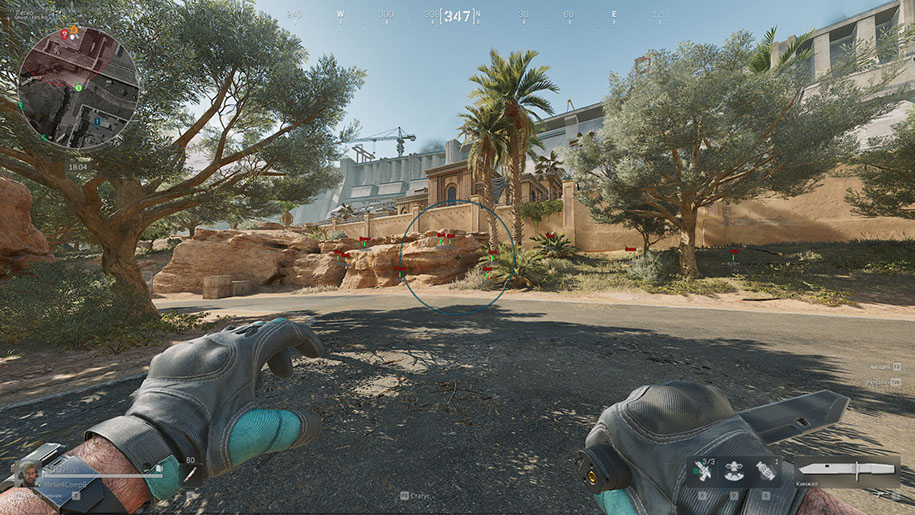Use the wrapped bandage item icon
Screen dimensions: 915x515
click(767, 471)
